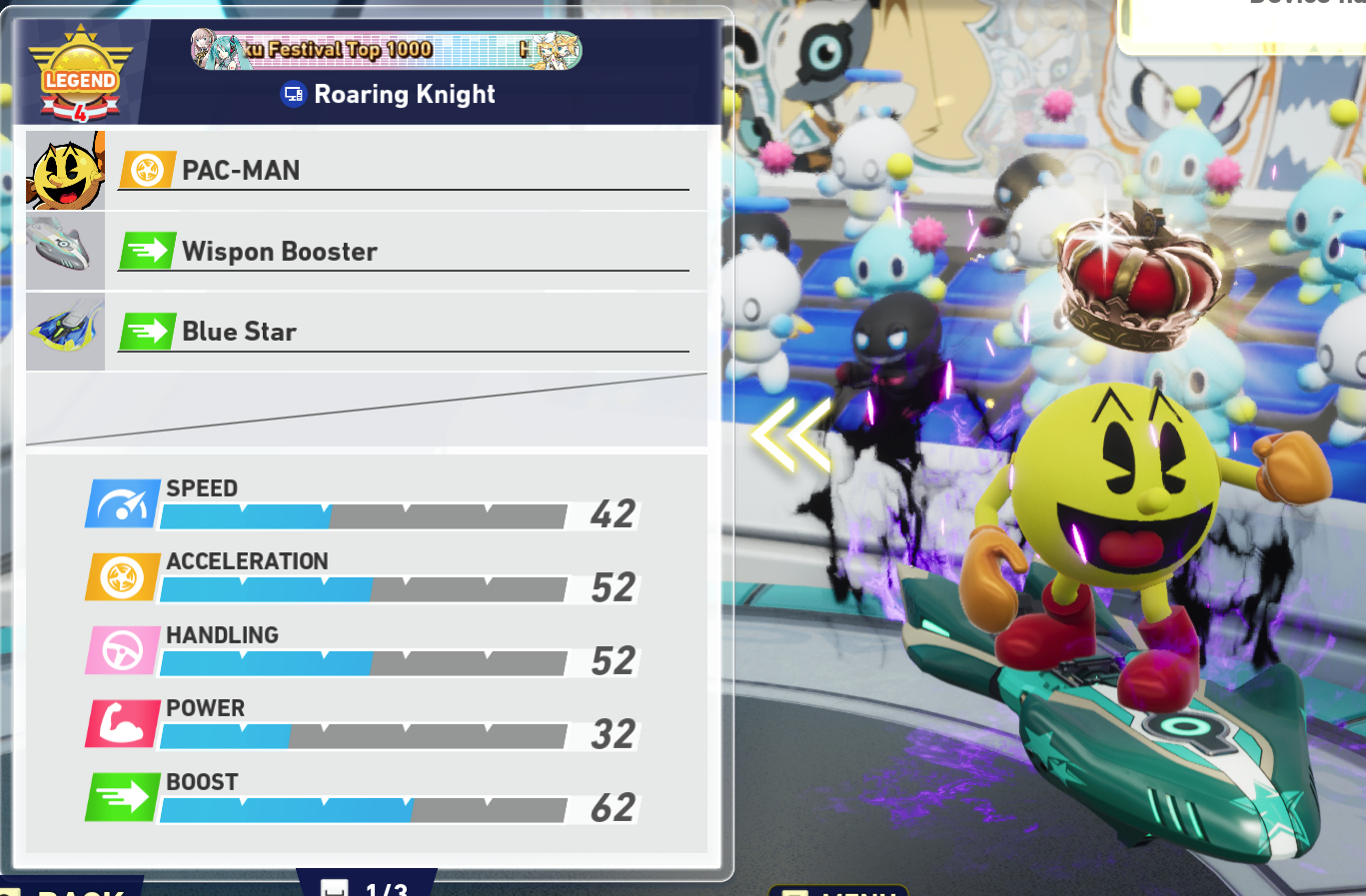Viewport: 1366px width, 896px height.
Task: Select the Roaring Knight player name
Action: (404, 94)
